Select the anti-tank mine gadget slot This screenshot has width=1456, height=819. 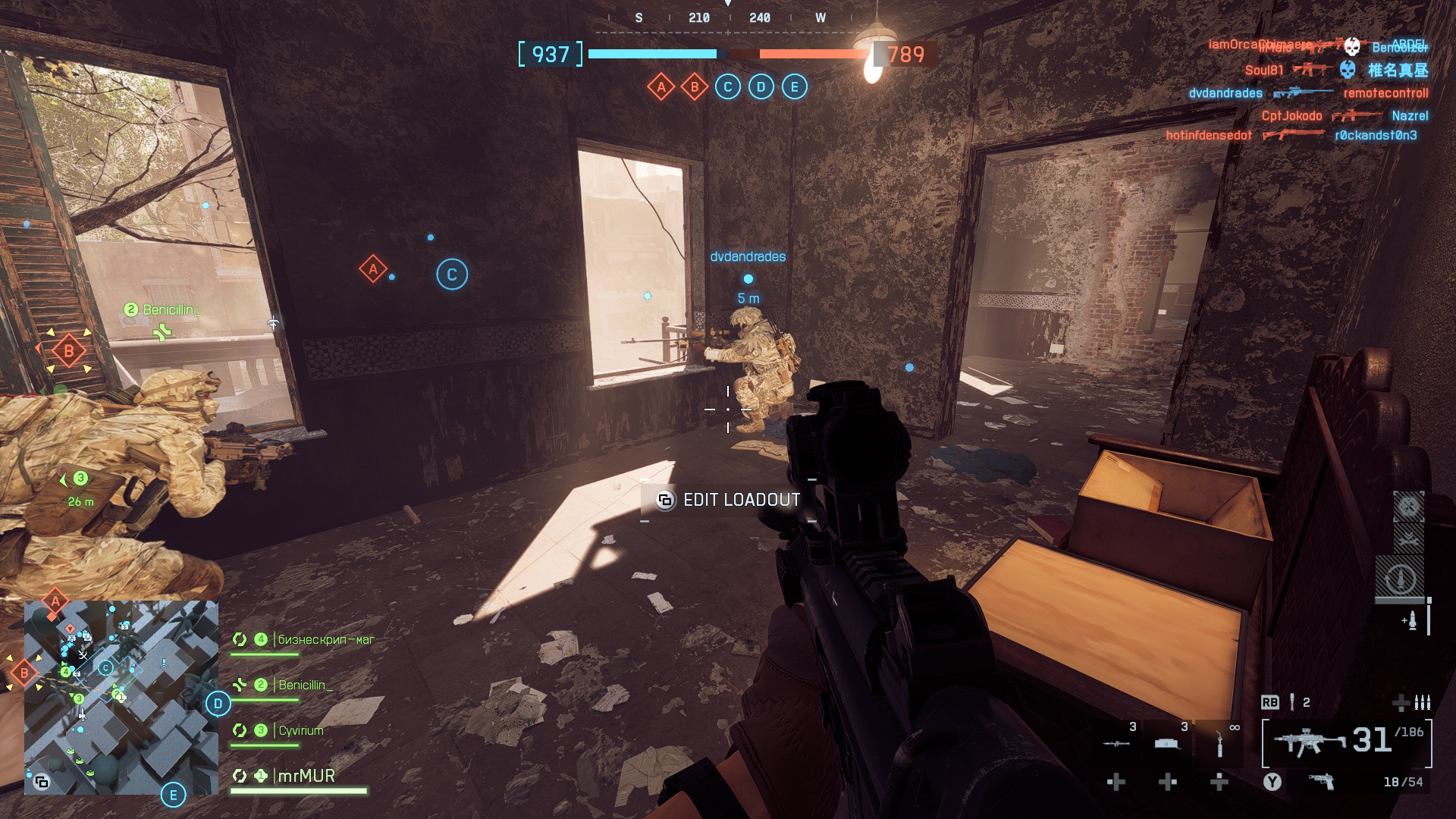click(x=1167, y=742)
